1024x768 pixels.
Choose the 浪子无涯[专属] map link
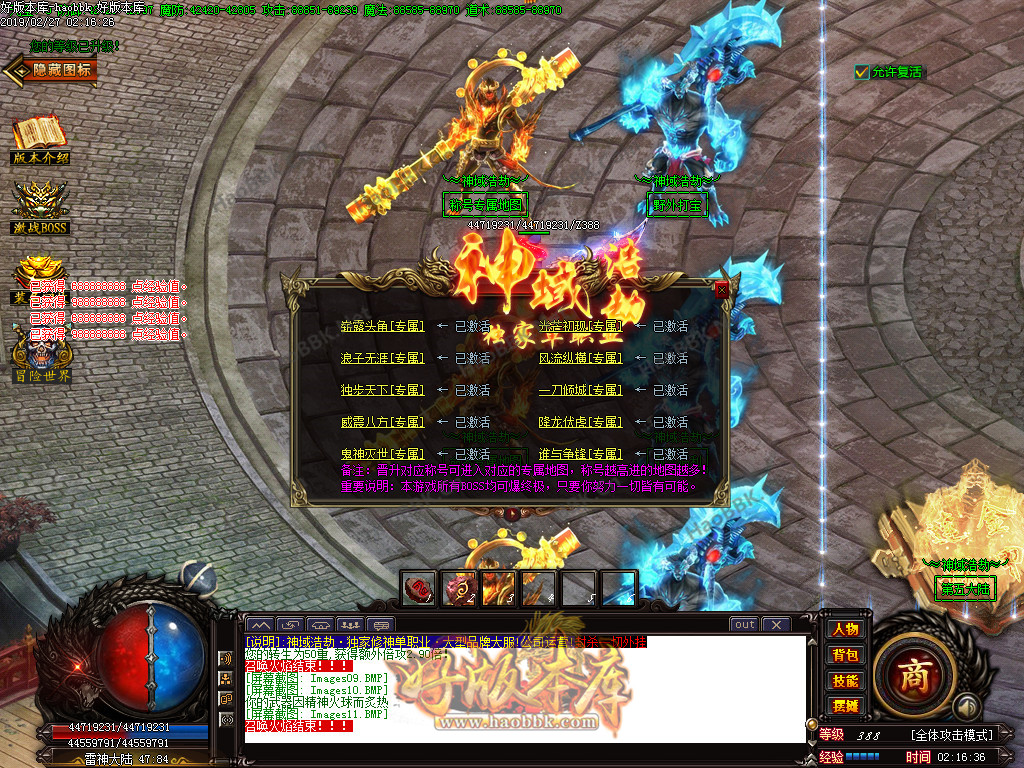pyautogui.click(x=382, y=358)
